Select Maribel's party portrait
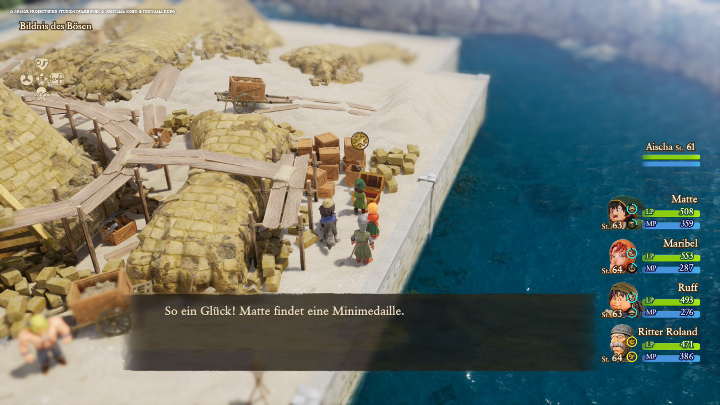Image resolution: width=720 pixels, height=405 pixels. (622, 257)
